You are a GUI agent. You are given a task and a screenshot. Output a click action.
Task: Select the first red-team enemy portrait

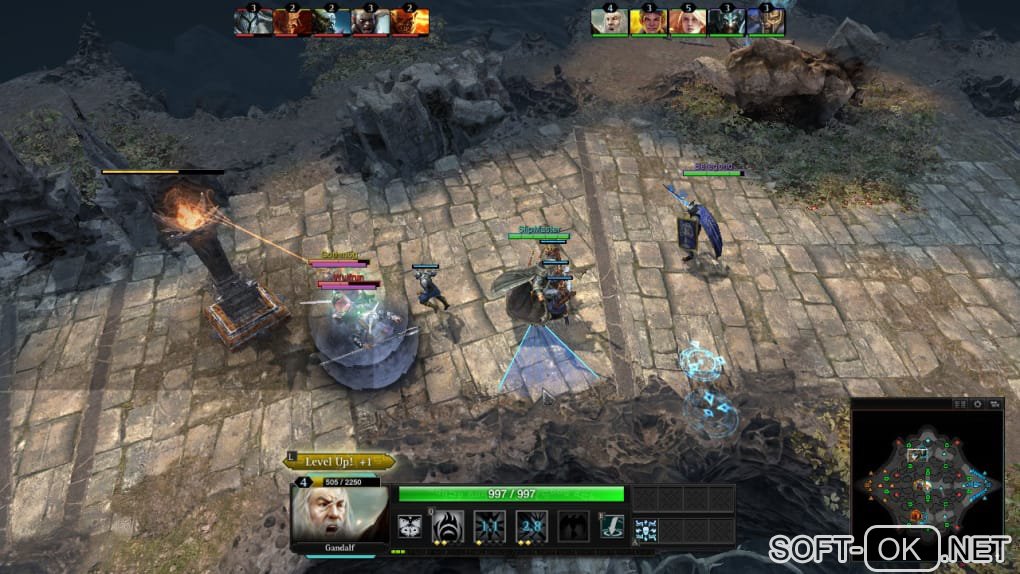click(253, 21)
